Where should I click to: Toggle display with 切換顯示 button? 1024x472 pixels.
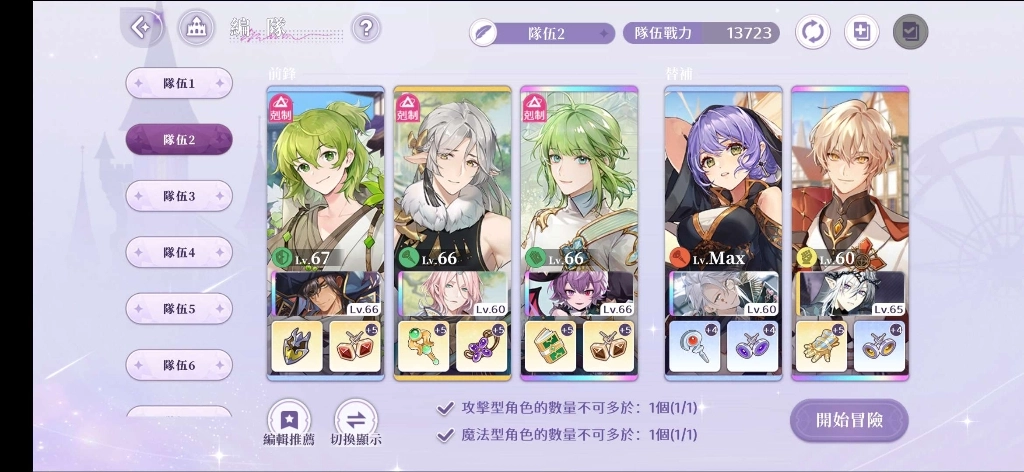point(356,420)
